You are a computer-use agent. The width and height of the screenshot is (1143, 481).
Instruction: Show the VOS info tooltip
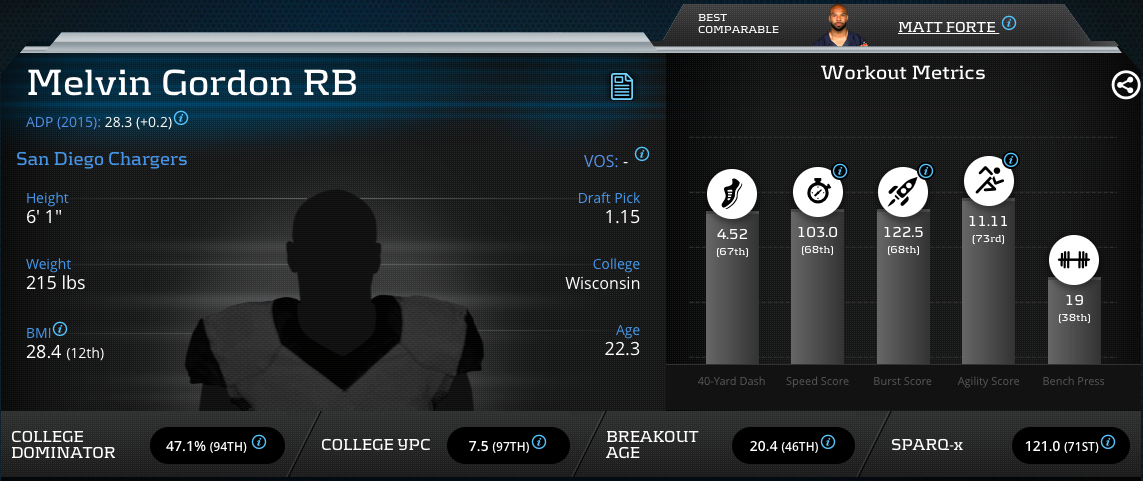point(642,155)
